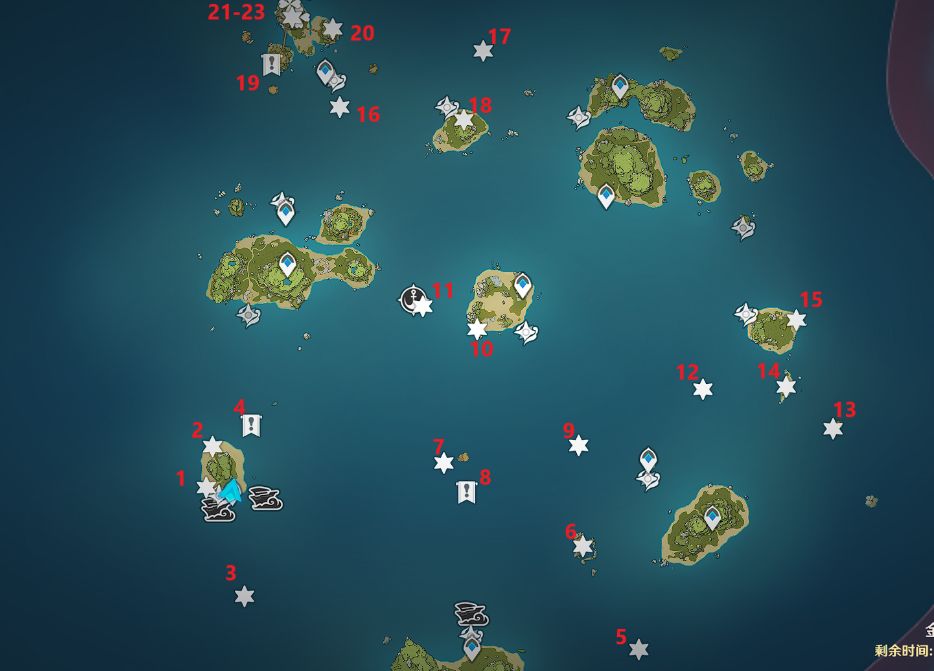The height and width of the screenshot is (671, 934).
Task: Select the star marker labeled 9
Action: [x=578, y=445]
